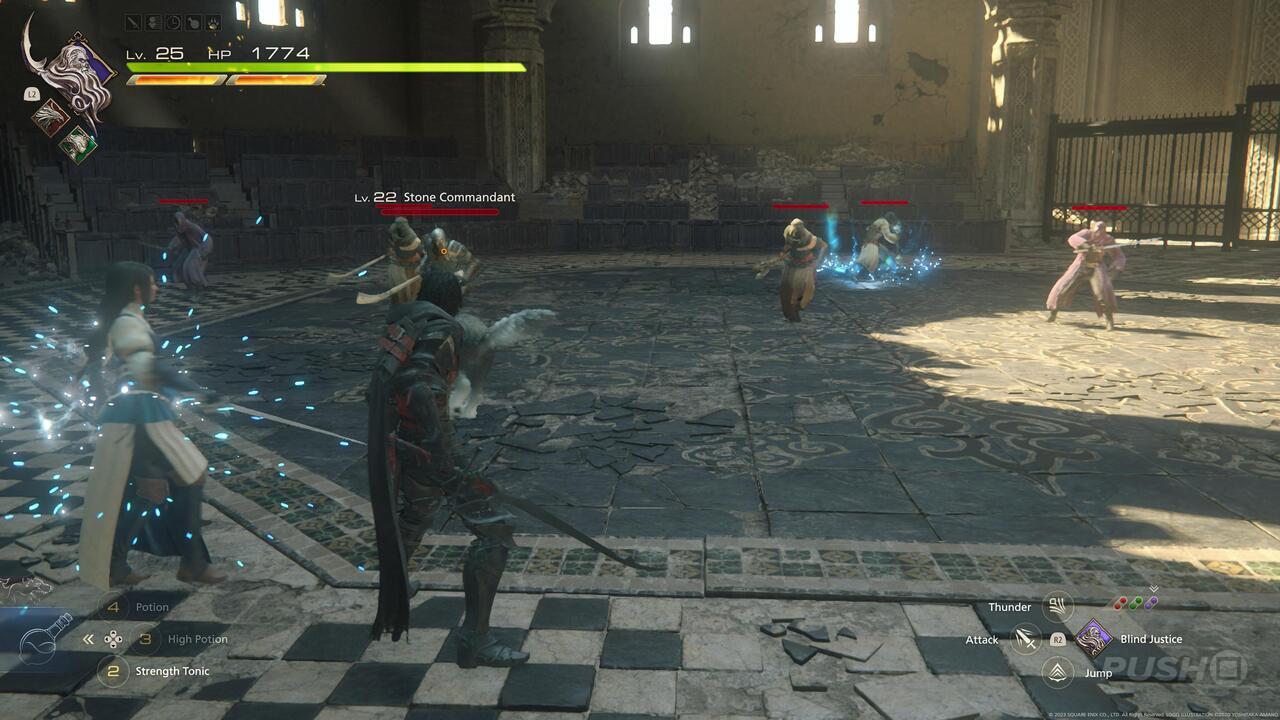Activate the Blind Justice ability icon

pos(1093,639)
